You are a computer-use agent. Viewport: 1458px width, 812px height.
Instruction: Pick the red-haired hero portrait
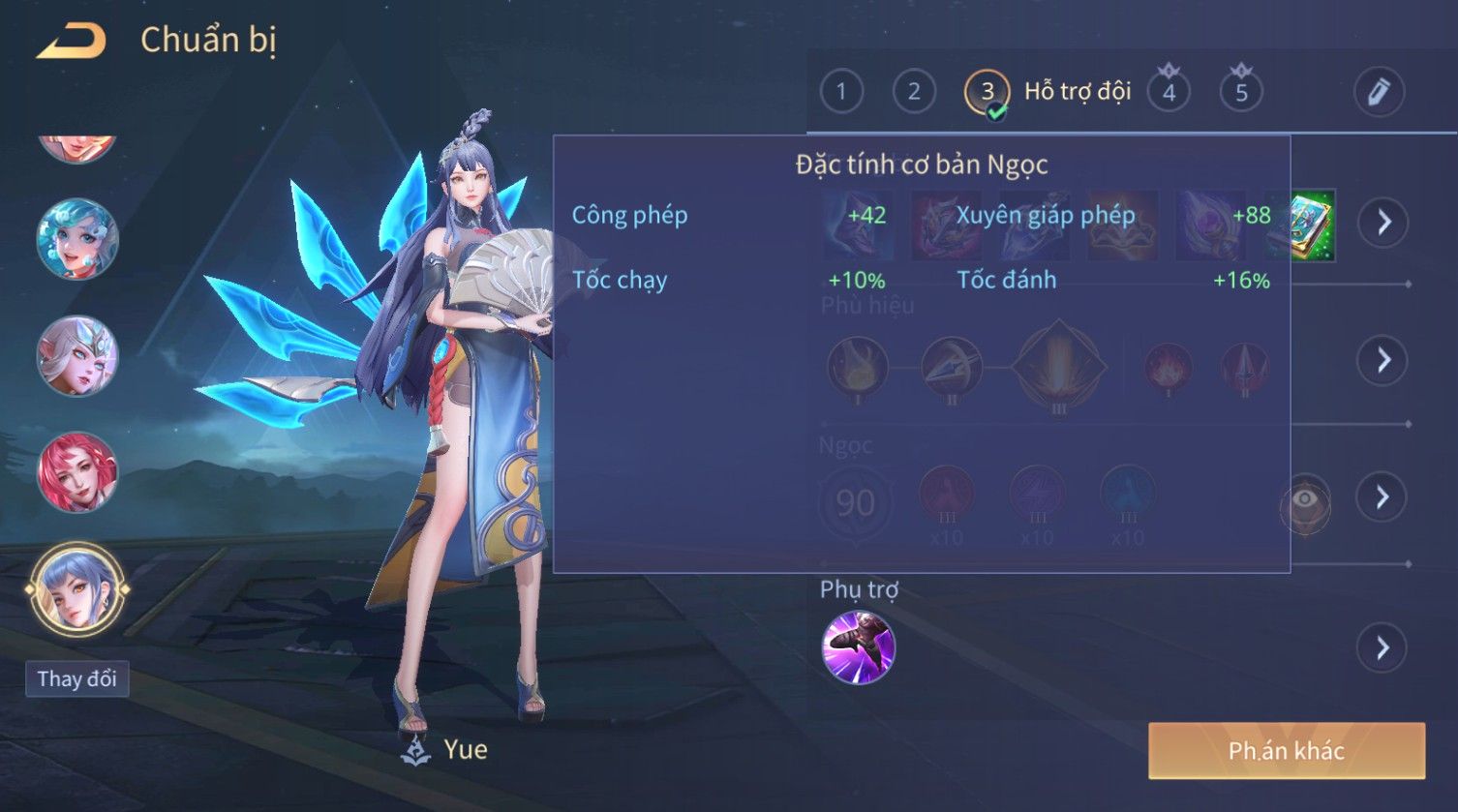click(76, 472)
